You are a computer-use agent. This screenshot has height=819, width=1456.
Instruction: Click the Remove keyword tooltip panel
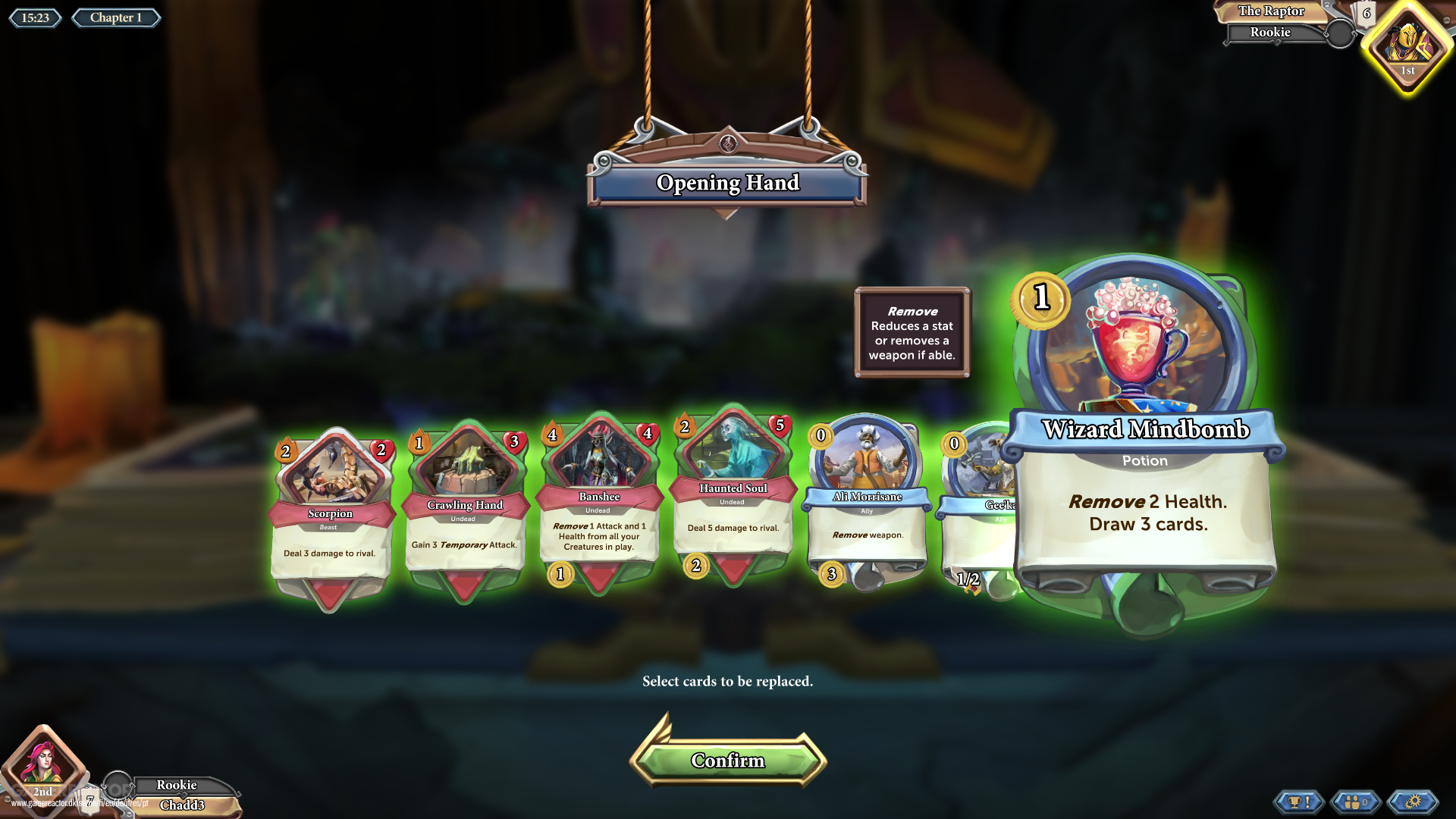point(912,332)
